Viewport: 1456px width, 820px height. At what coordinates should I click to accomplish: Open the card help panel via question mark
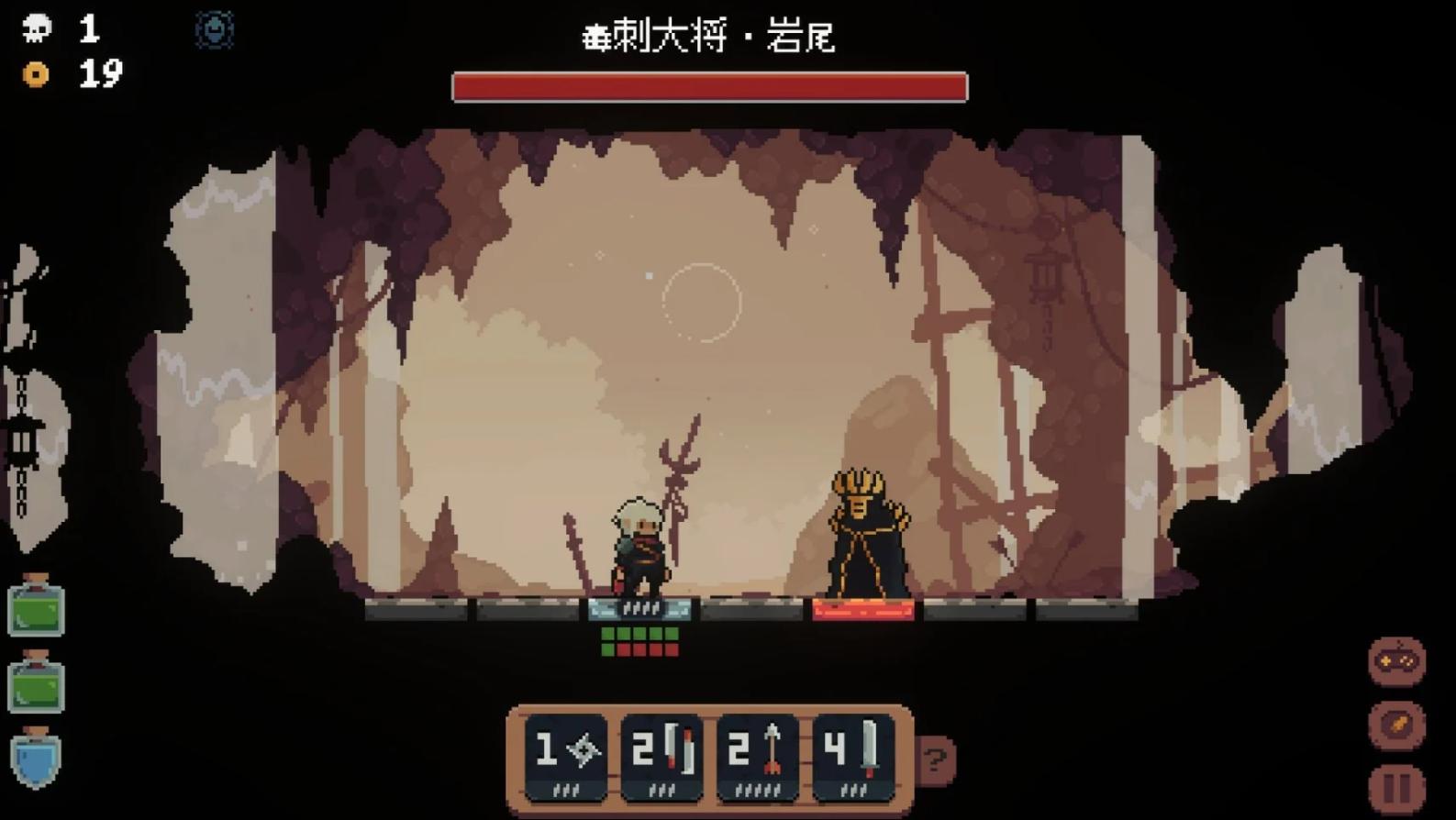935,758
